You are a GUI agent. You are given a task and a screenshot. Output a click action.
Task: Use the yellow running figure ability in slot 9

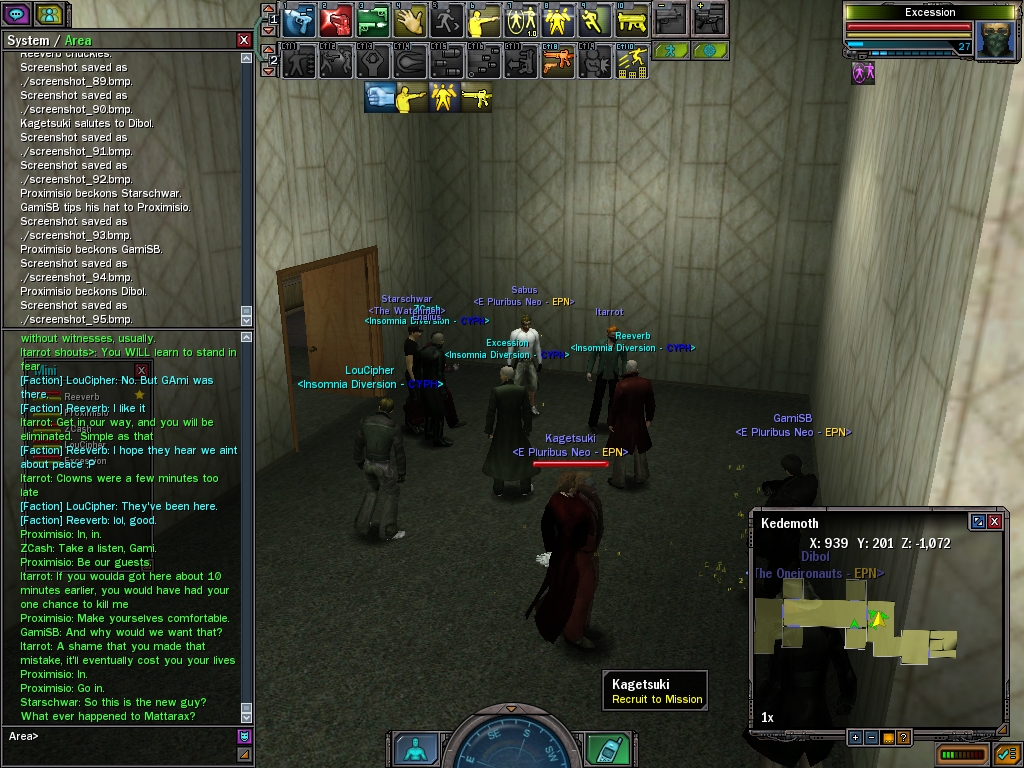[595, 20]
